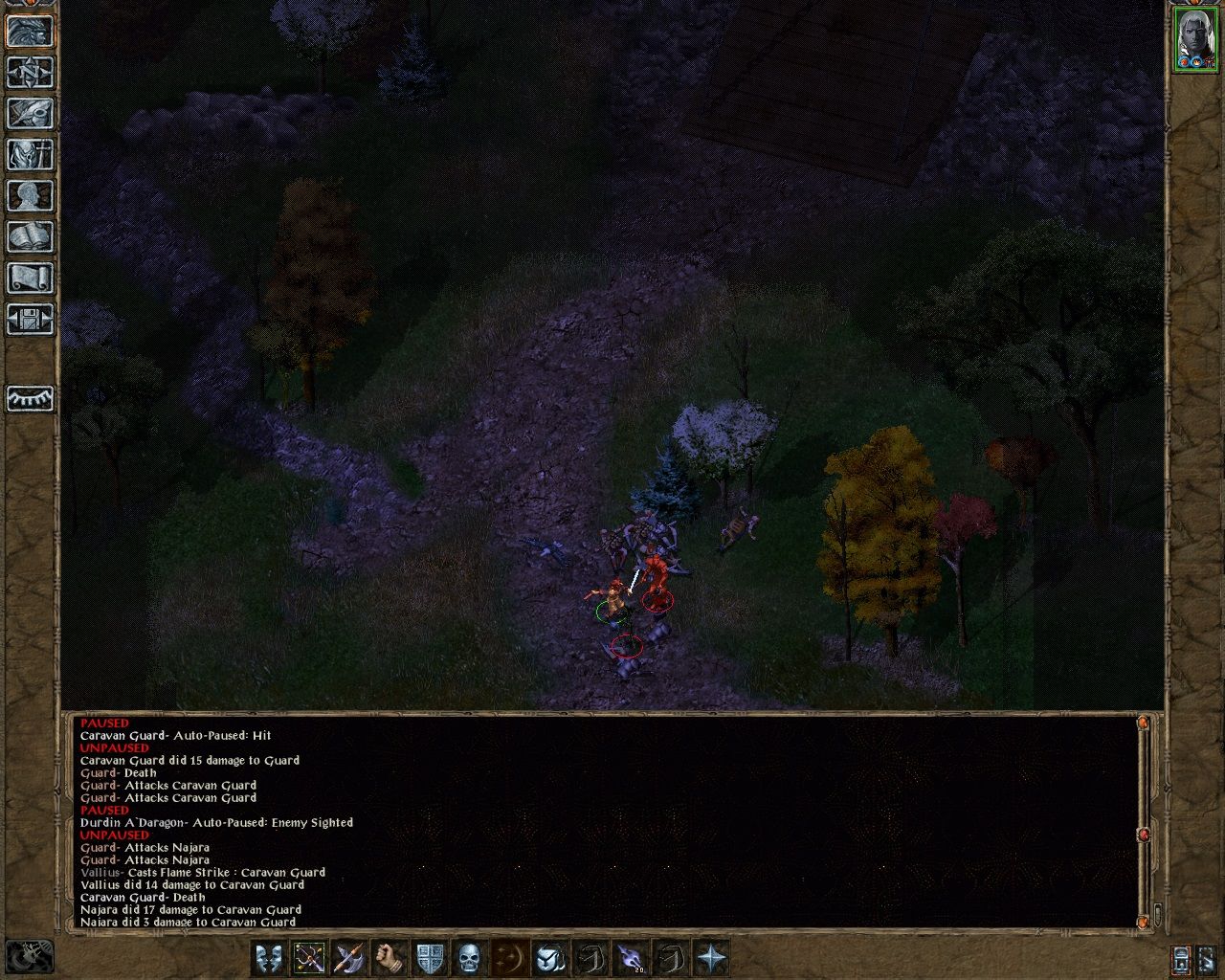Open the special abilities star button

711,957
